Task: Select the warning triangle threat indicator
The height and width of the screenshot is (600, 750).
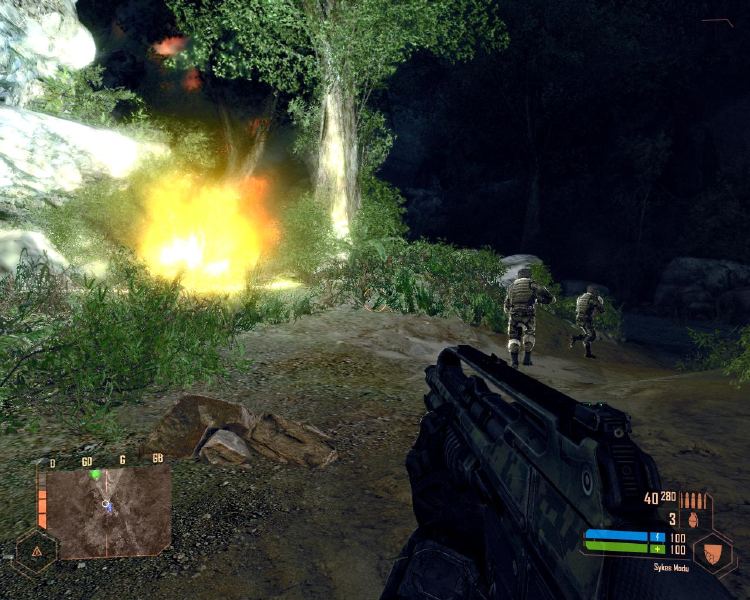Action: coord(36,551)
